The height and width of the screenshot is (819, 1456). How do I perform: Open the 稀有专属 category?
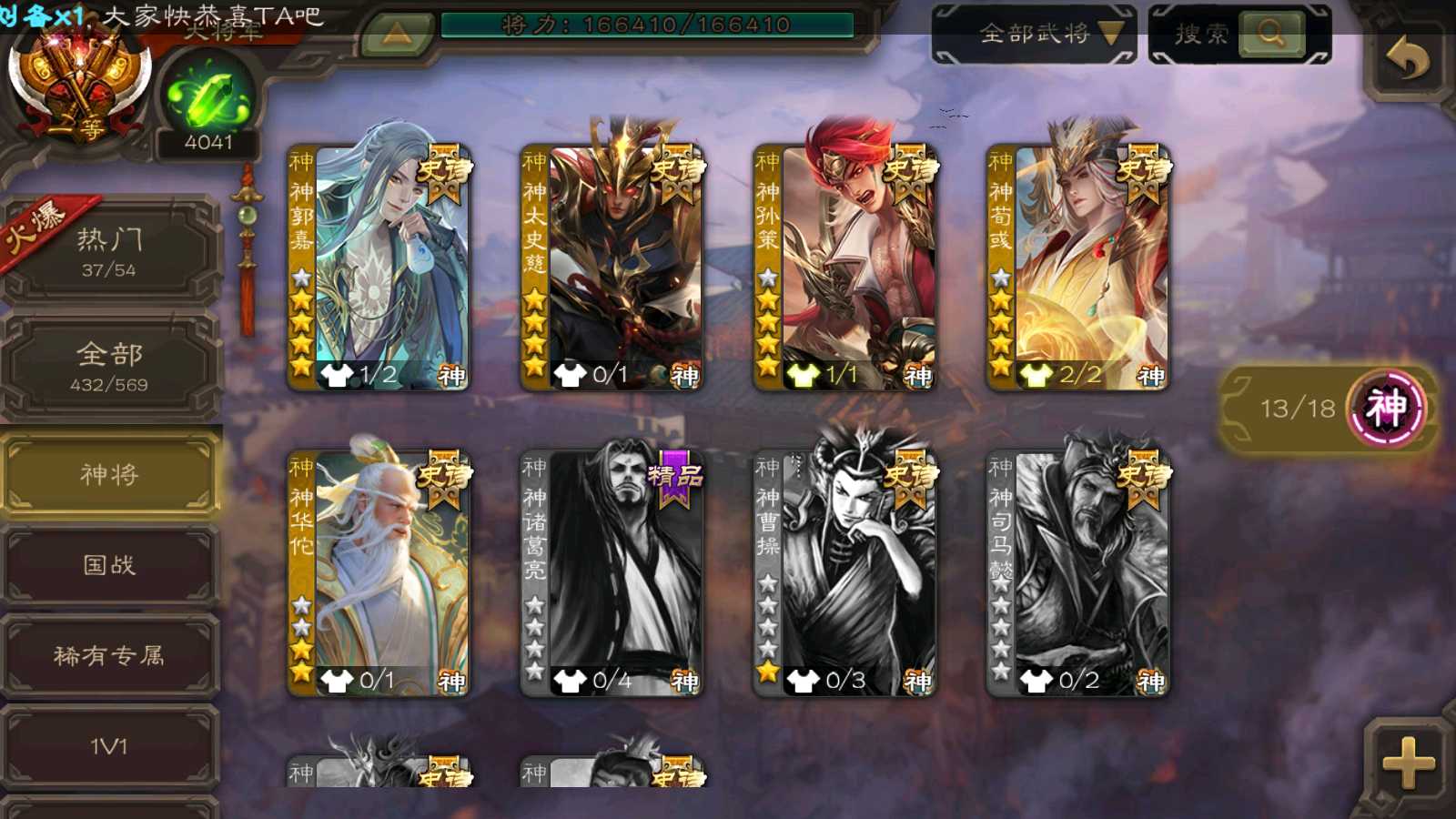pos(109,655)
